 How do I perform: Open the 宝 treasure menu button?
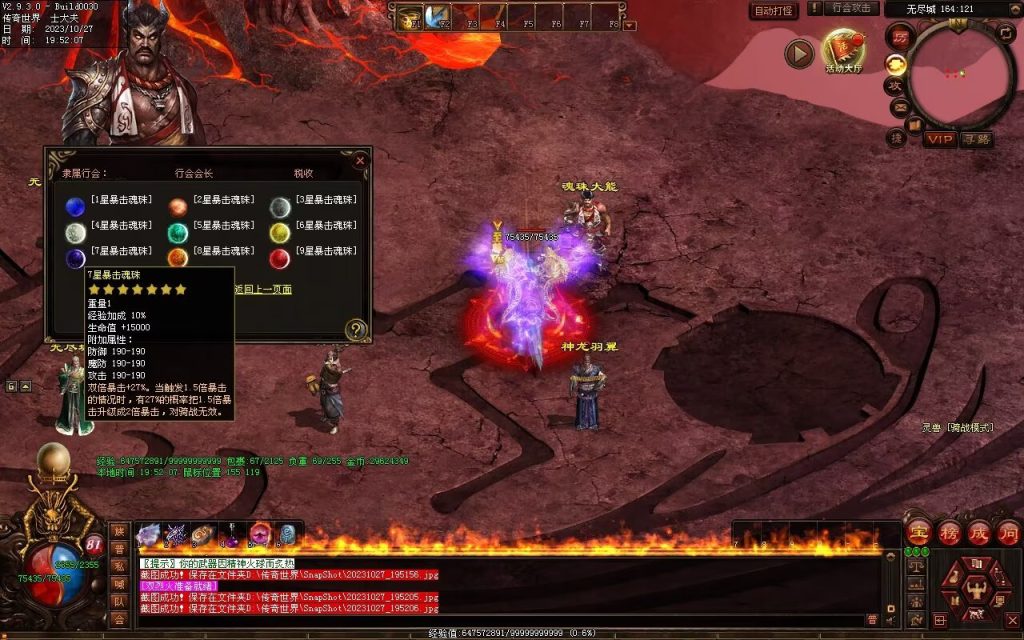[917, 532]
